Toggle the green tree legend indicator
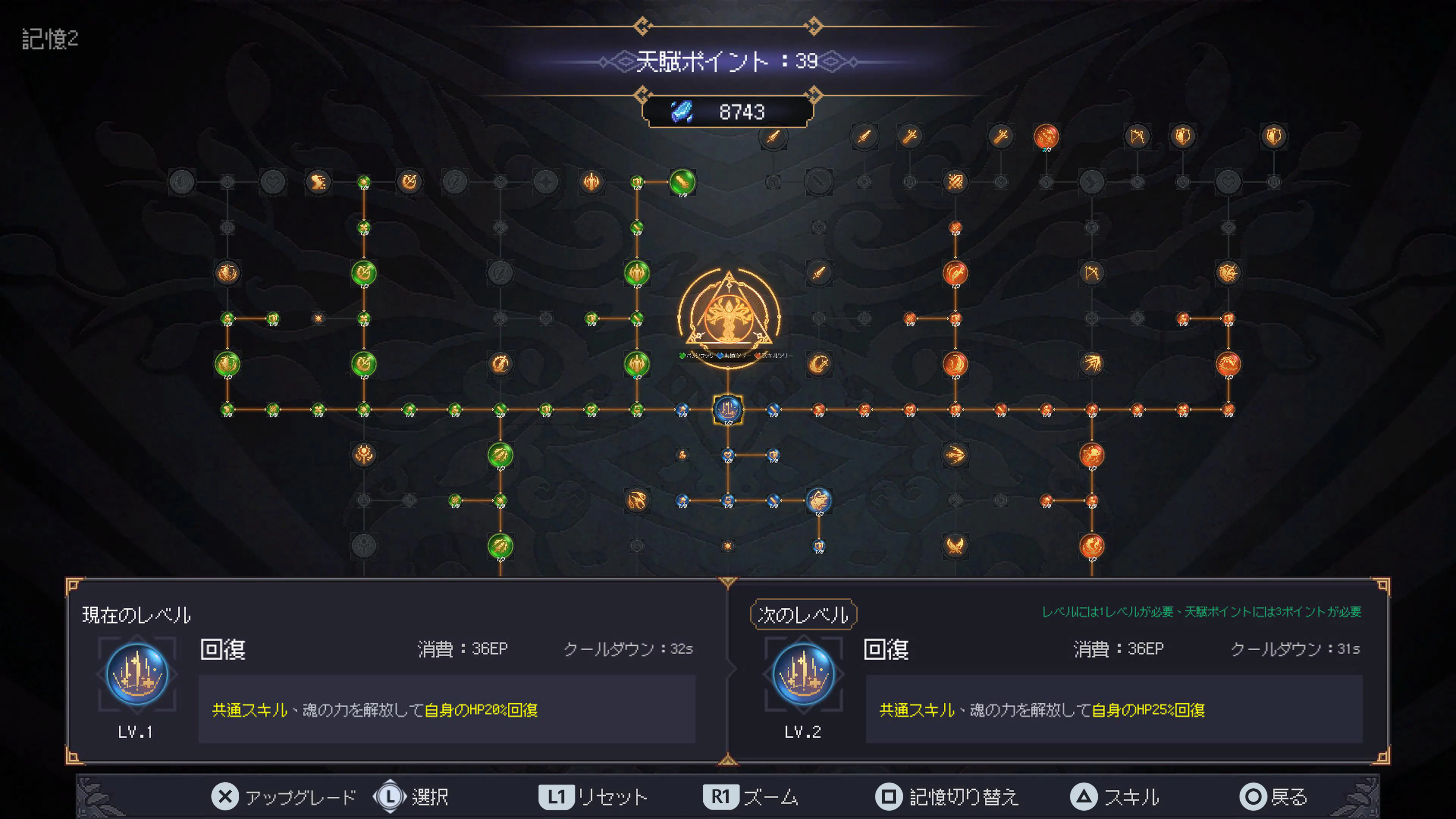1456x819 pixels. click(682, 356)
